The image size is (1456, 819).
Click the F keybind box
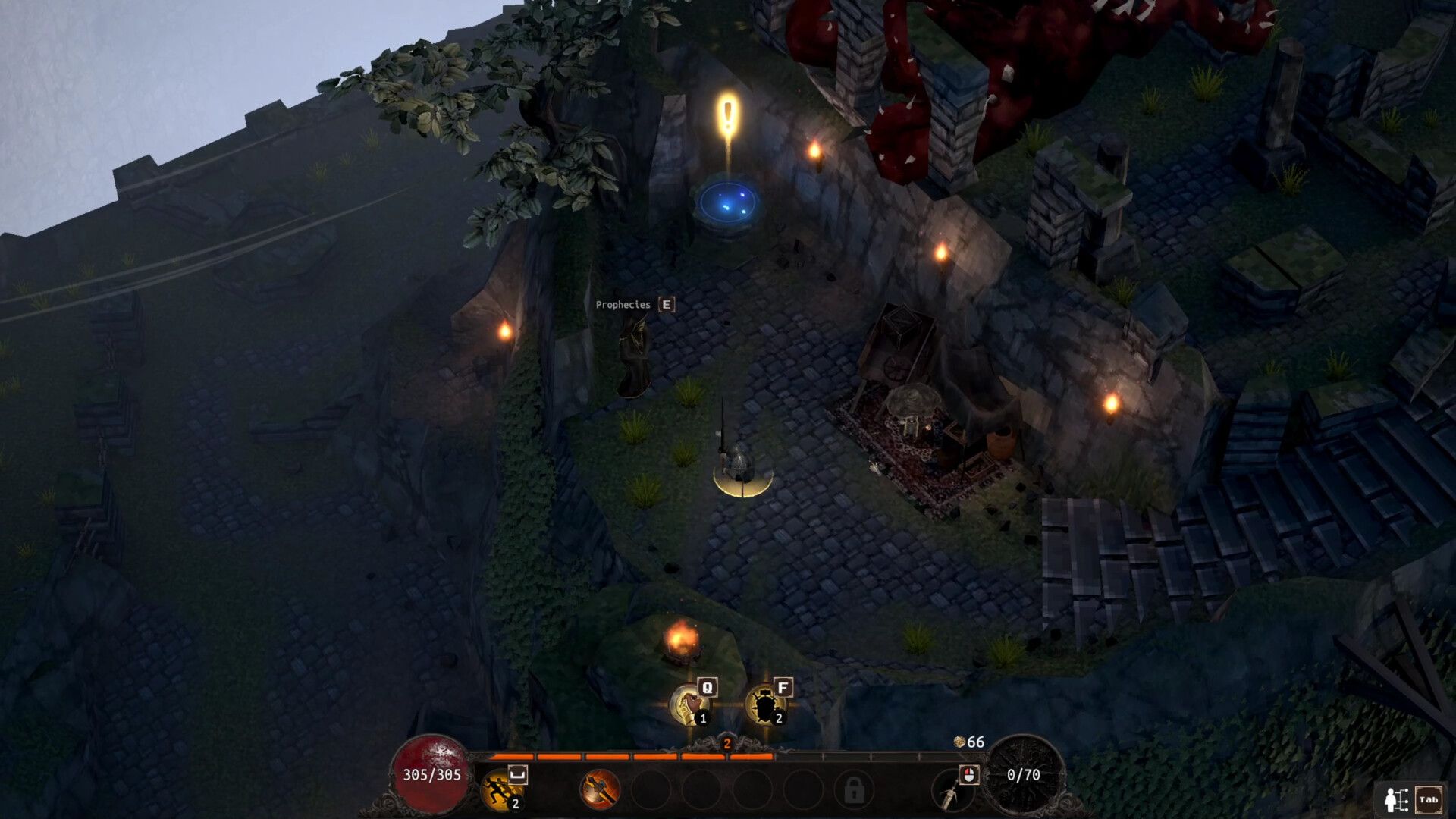783,687
